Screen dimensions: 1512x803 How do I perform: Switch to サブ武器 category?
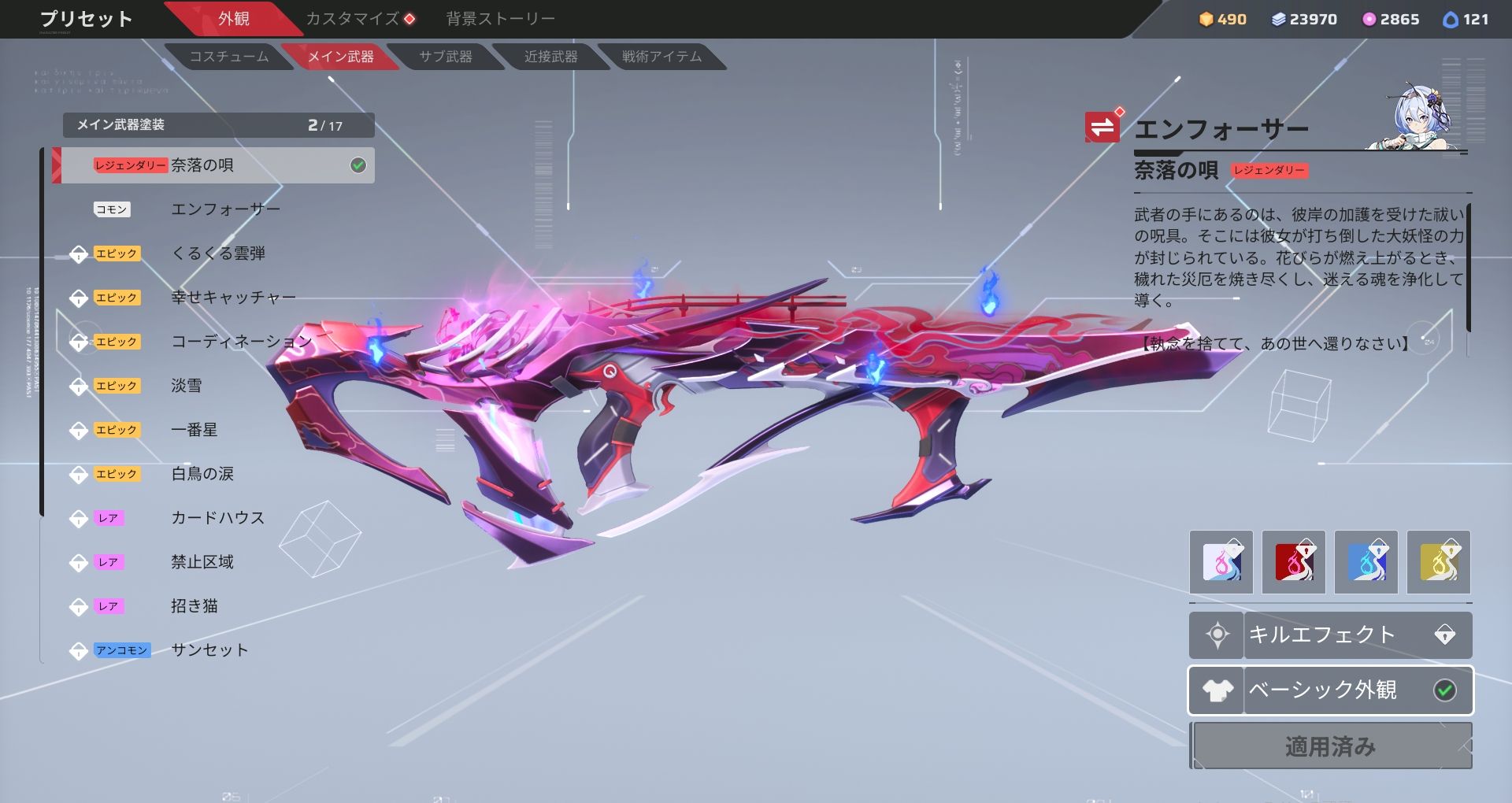coord(445,57)
